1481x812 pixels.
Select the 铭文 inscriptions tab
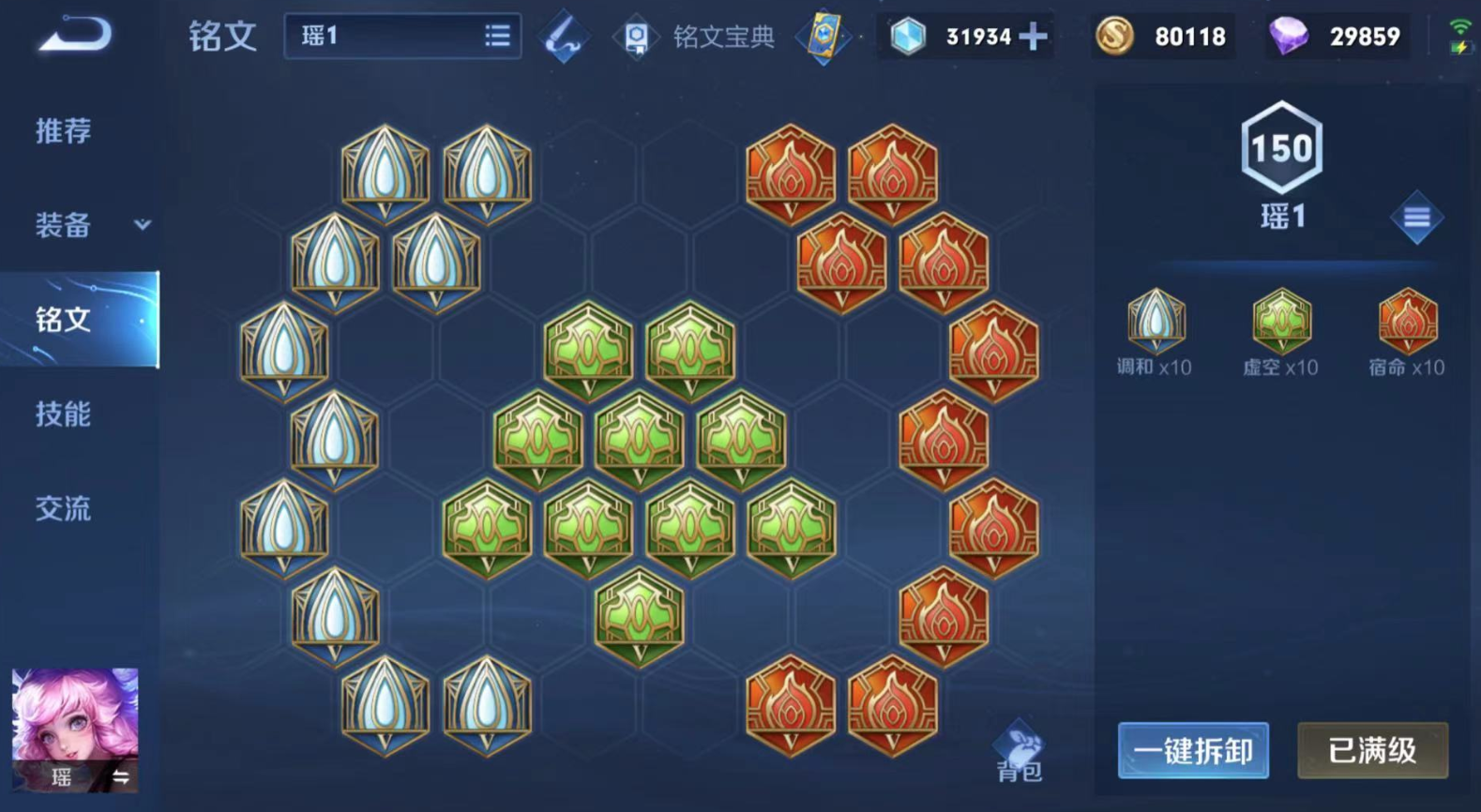[64, 320]
